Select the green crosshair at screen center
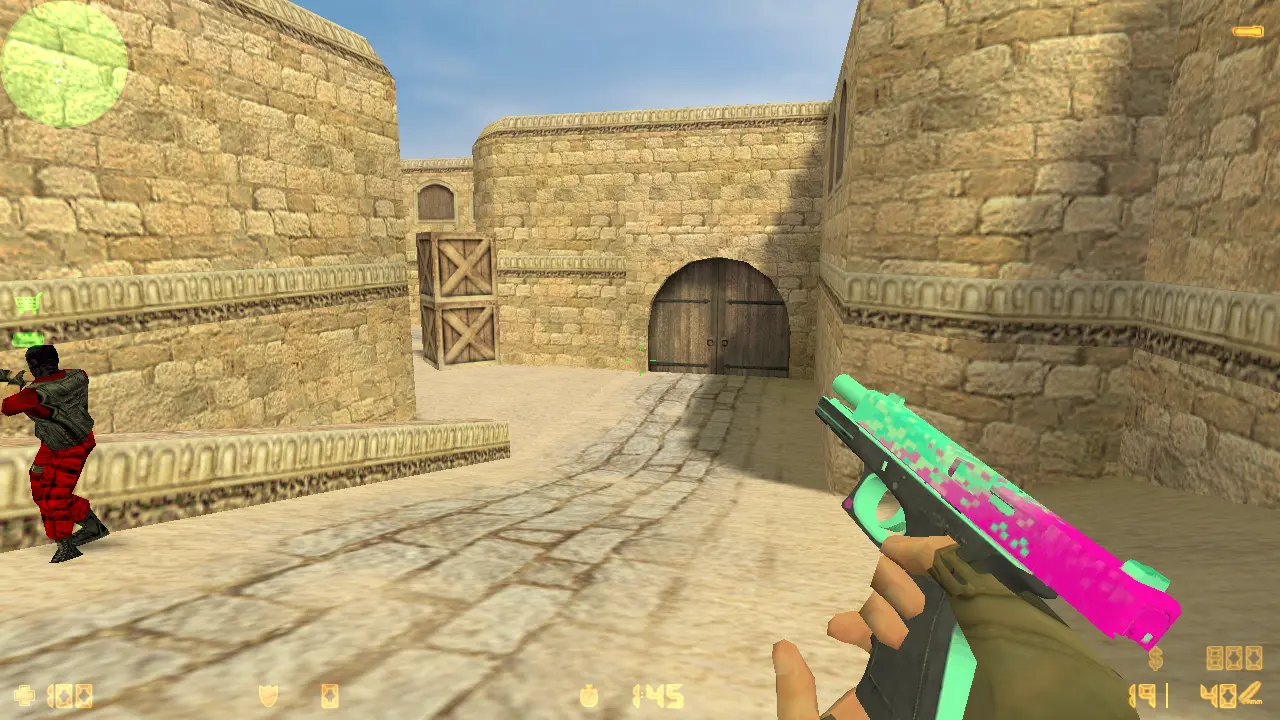The width and height of the screenshot is (1280, 720). 640,360
